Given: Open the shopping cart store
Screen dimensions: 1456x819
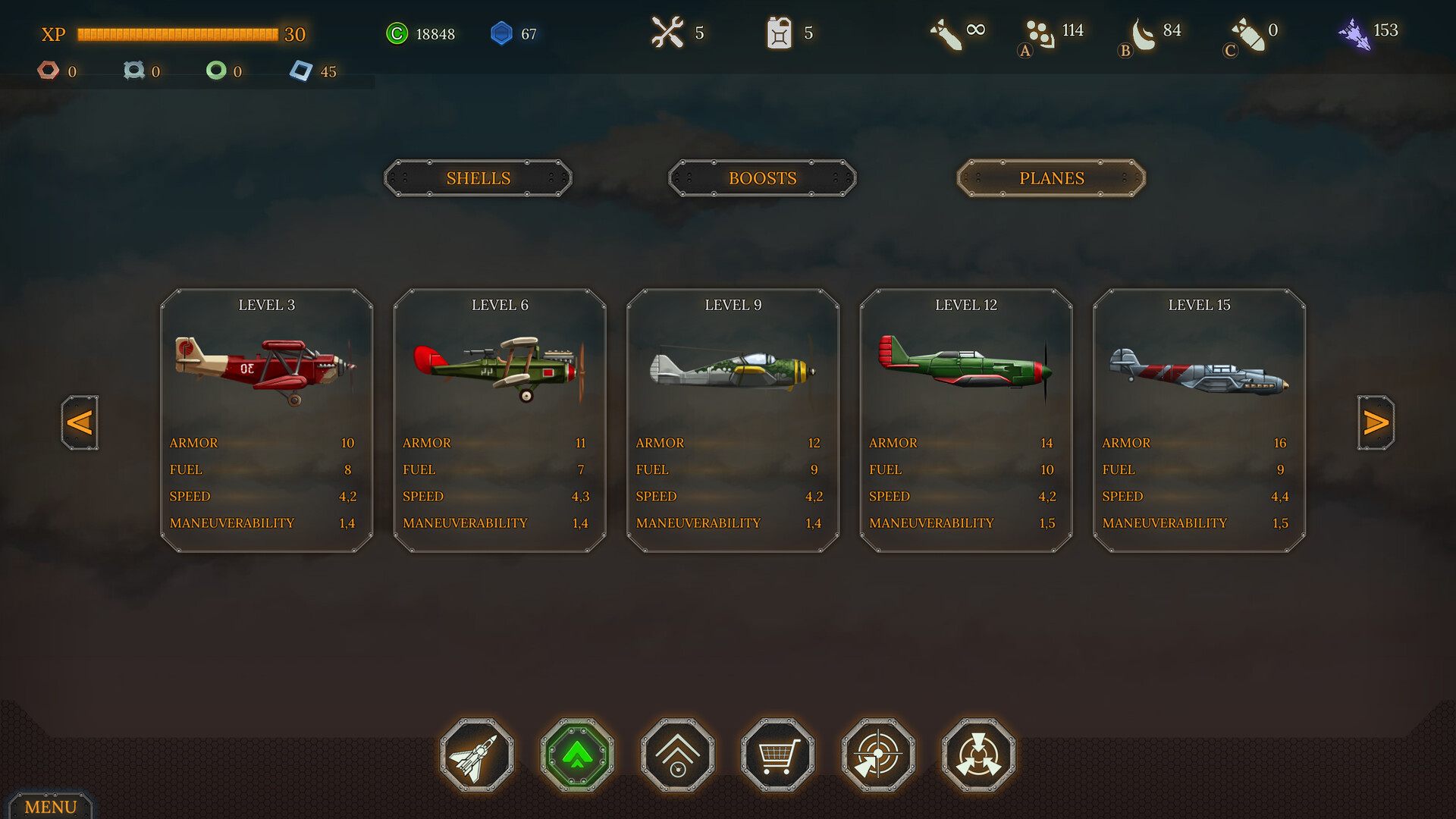Looking at the screenshot, I should coord(778,755).
